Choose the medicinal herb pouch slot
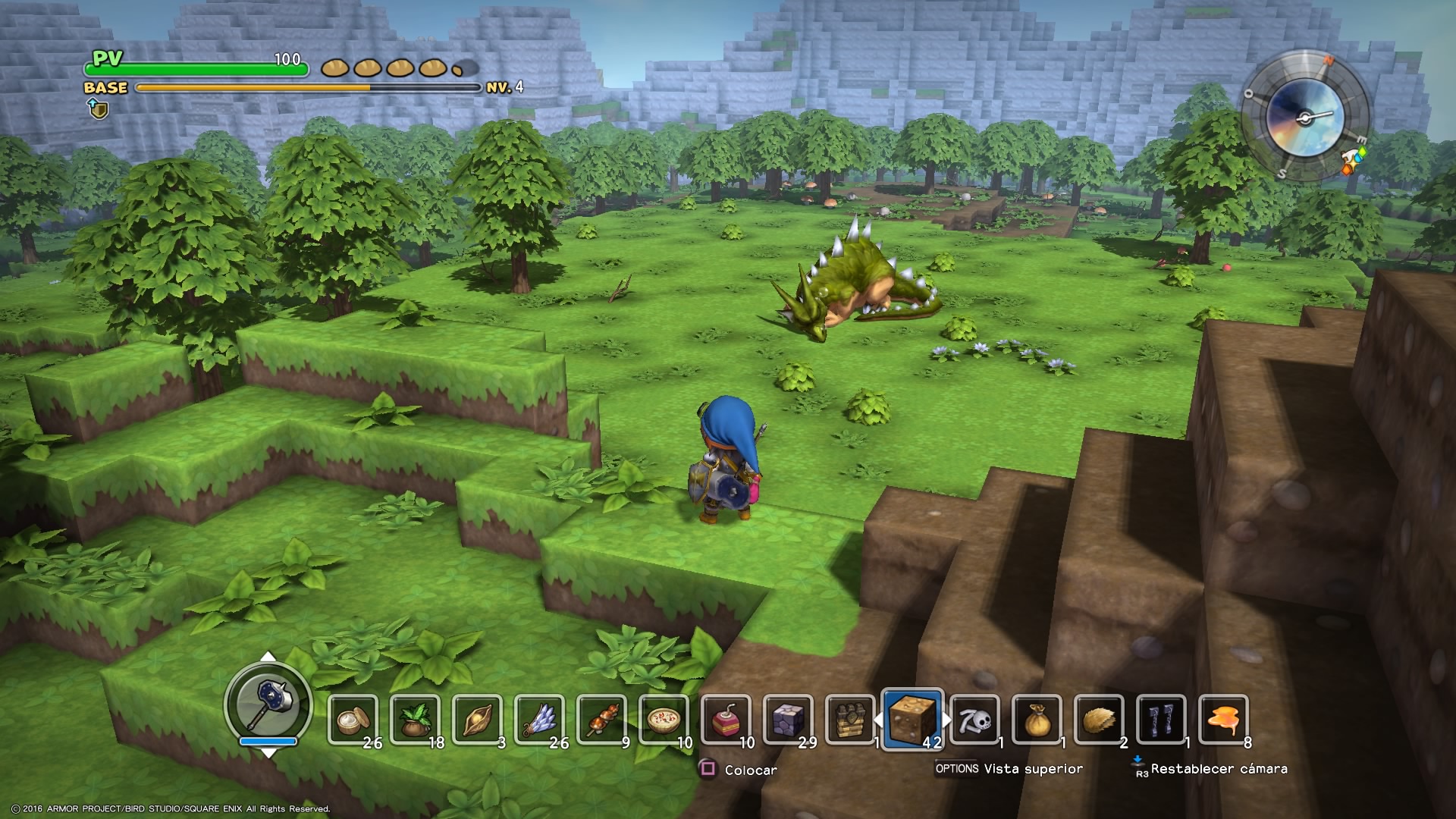The image size is (1456, 819). coord(416,720)
